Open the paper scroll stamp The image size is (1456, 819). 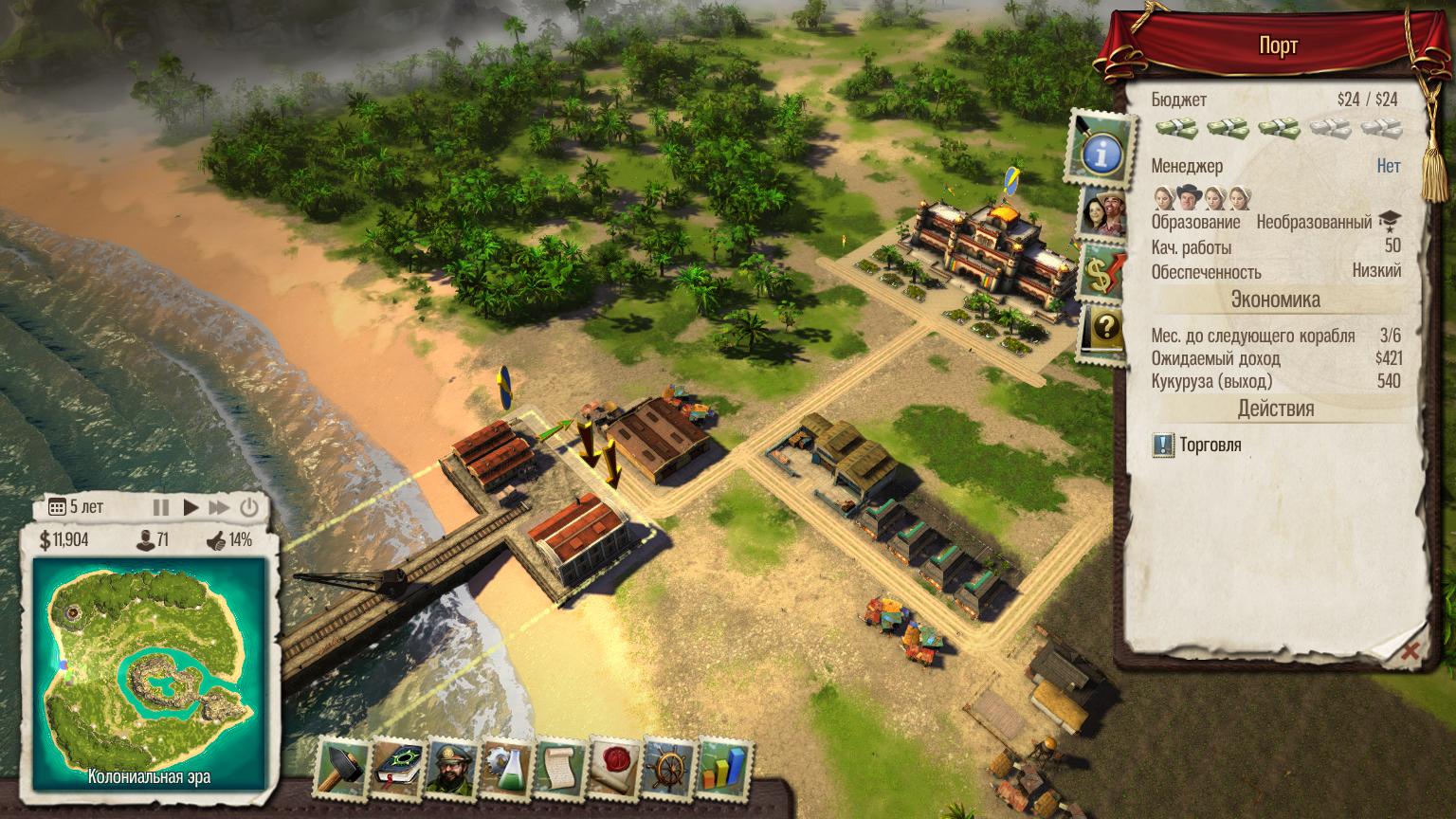coord(560,767)
